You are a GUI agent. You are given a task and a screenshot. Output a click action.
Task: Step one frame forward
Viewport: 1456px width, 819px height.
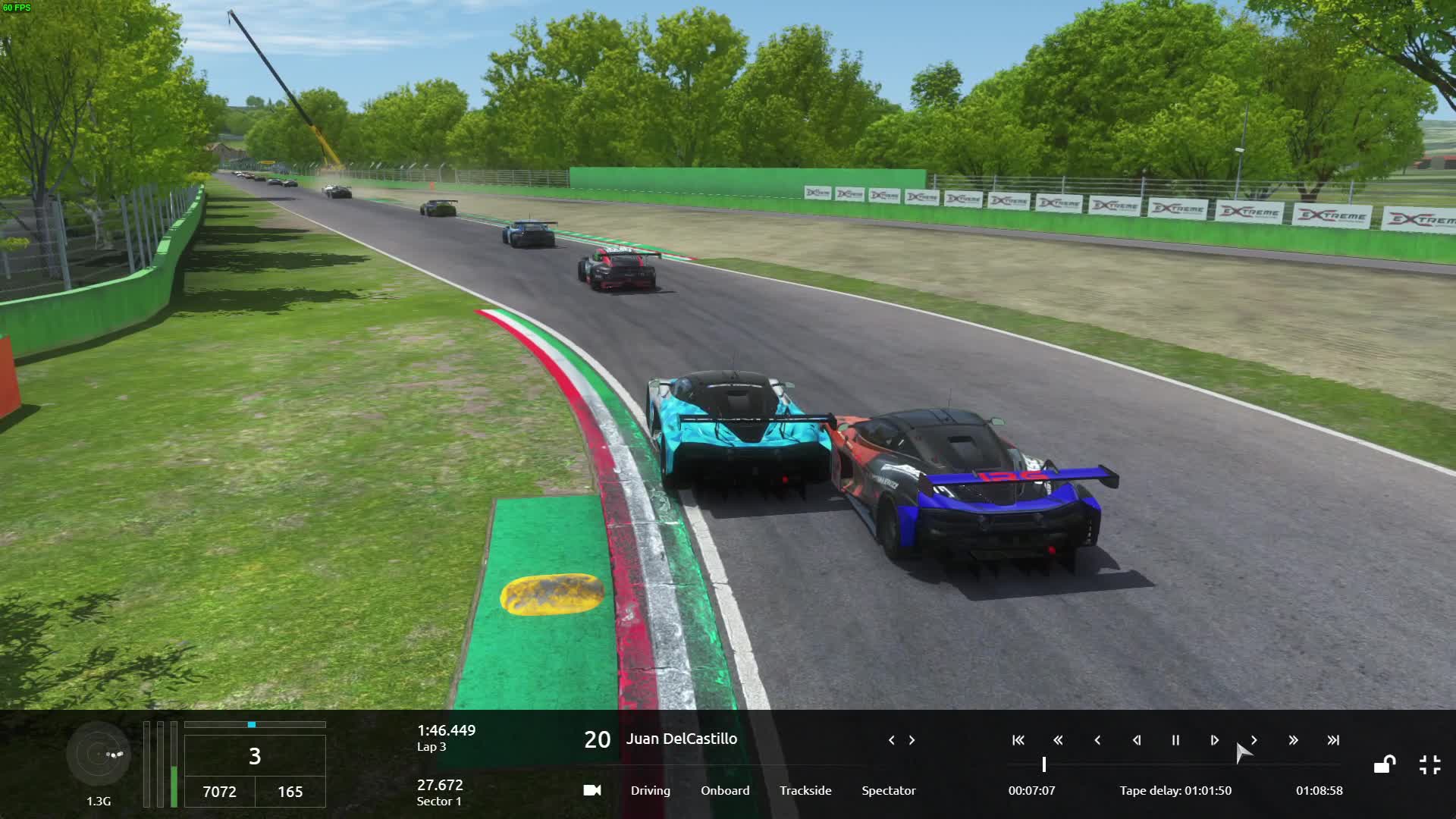click(x=1214, y=740)
